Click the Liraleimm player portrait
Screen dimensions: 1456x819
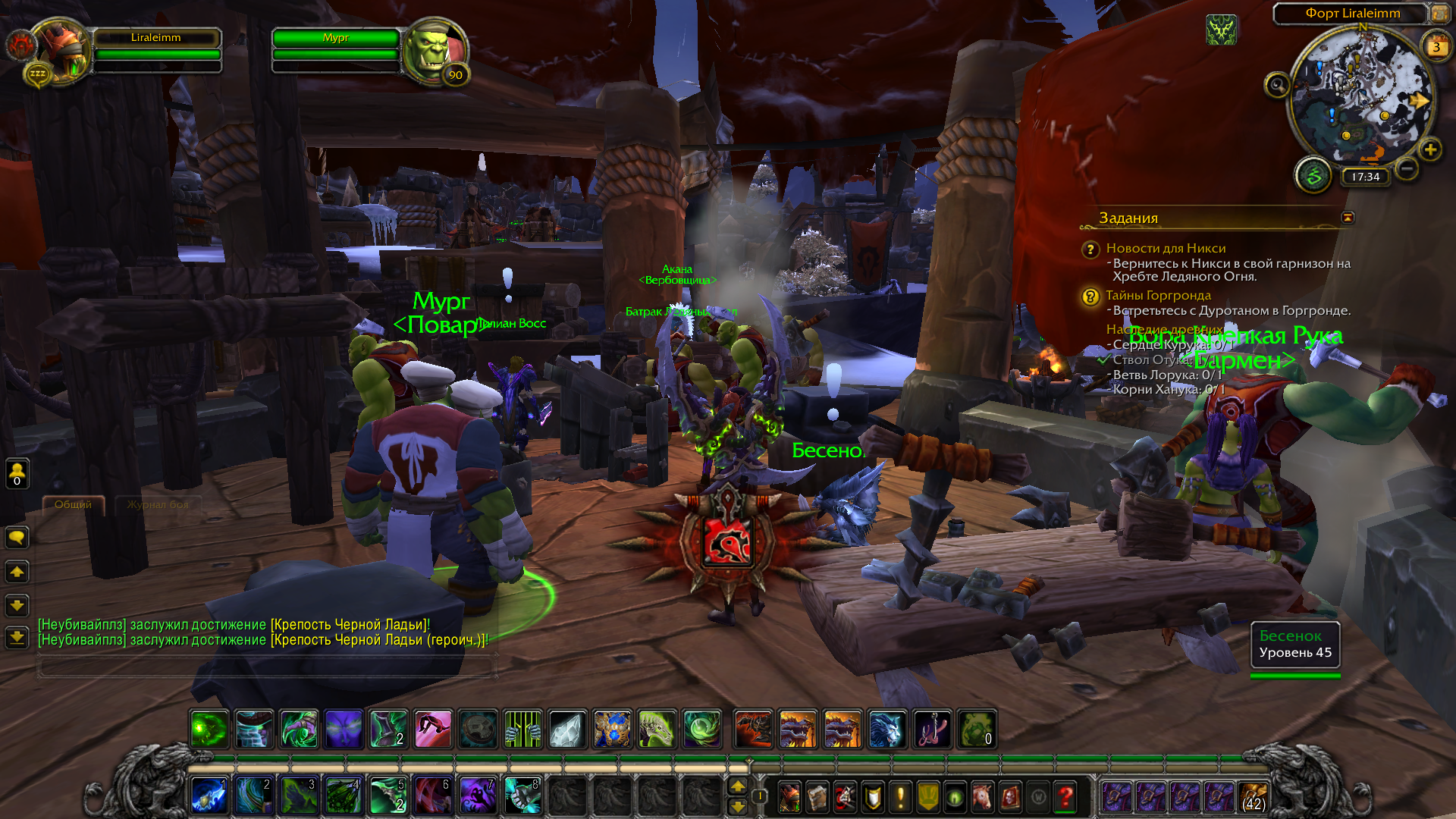click(x=62, y=52)
